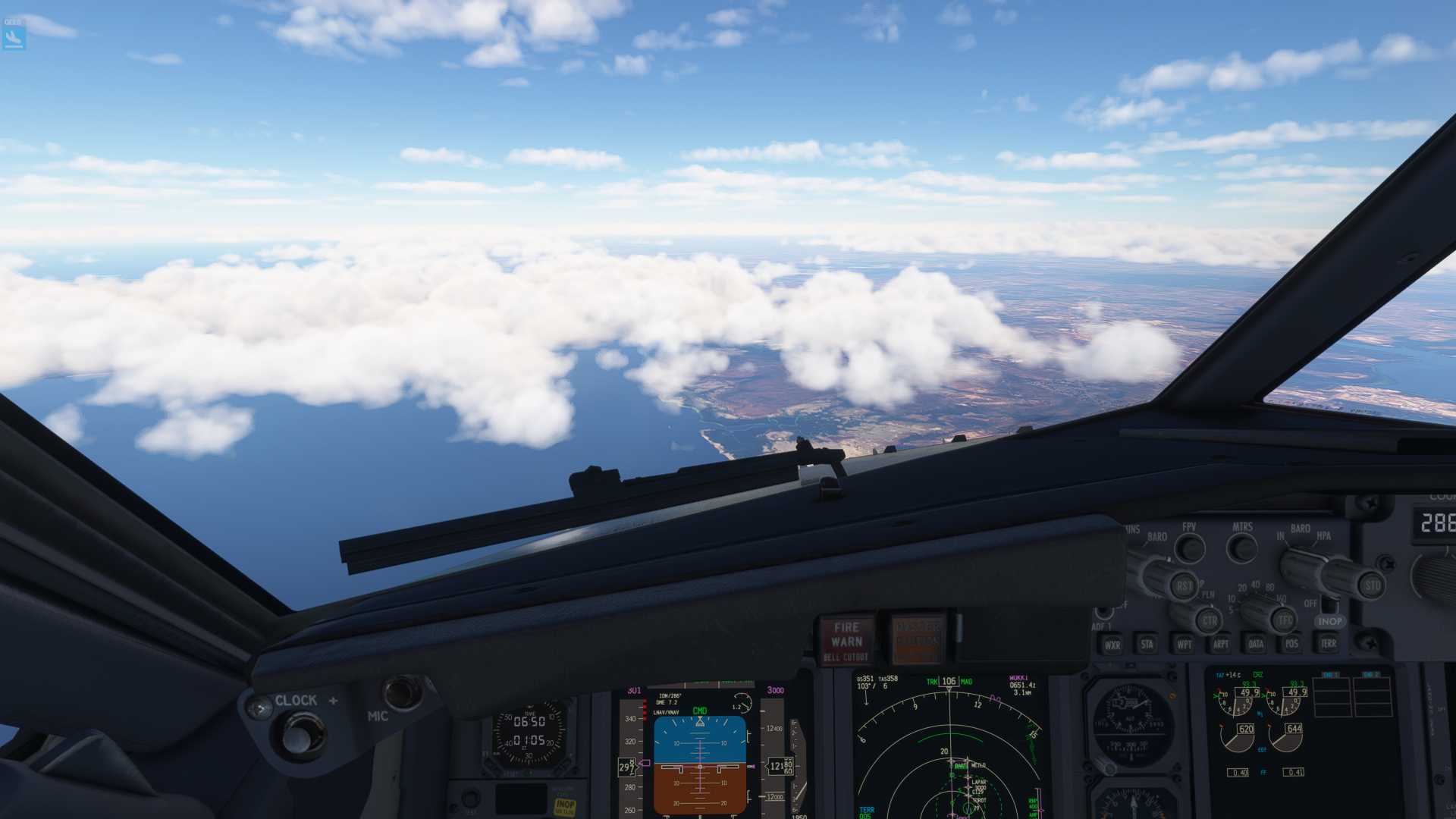
Task: Show airports with the ARPT button
Action: (x=1220, y=645)
